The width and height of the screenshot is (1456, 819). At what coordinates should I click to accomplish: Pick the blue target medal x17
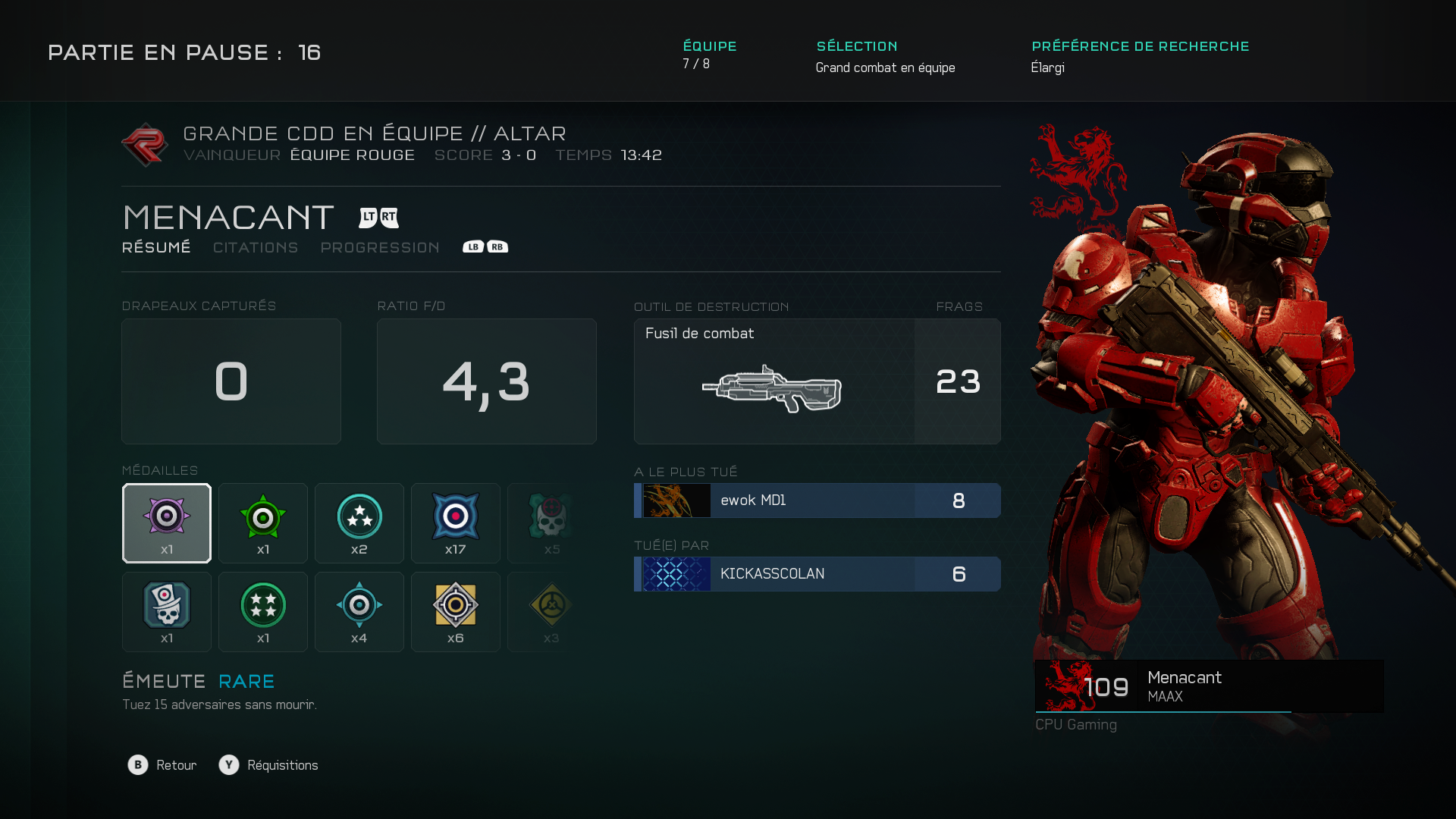[456, 523]
